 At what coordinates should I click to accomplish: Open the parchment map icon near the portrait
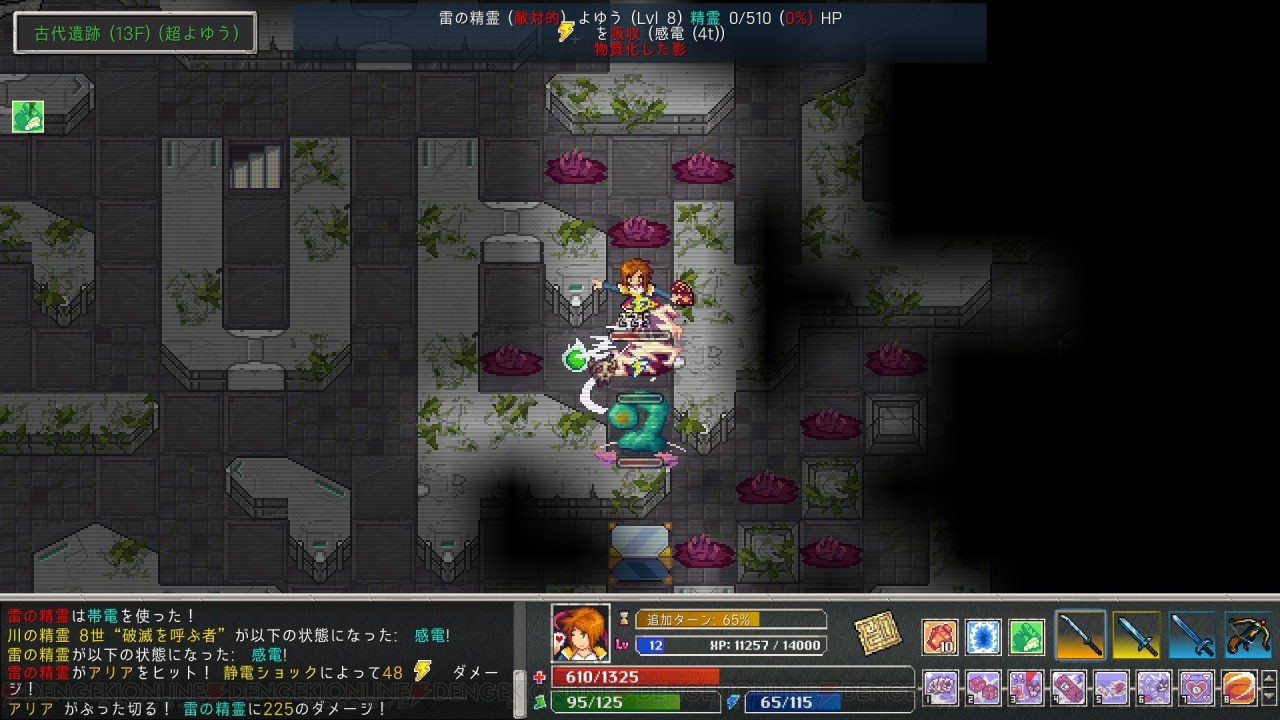(x=878, y=634)
